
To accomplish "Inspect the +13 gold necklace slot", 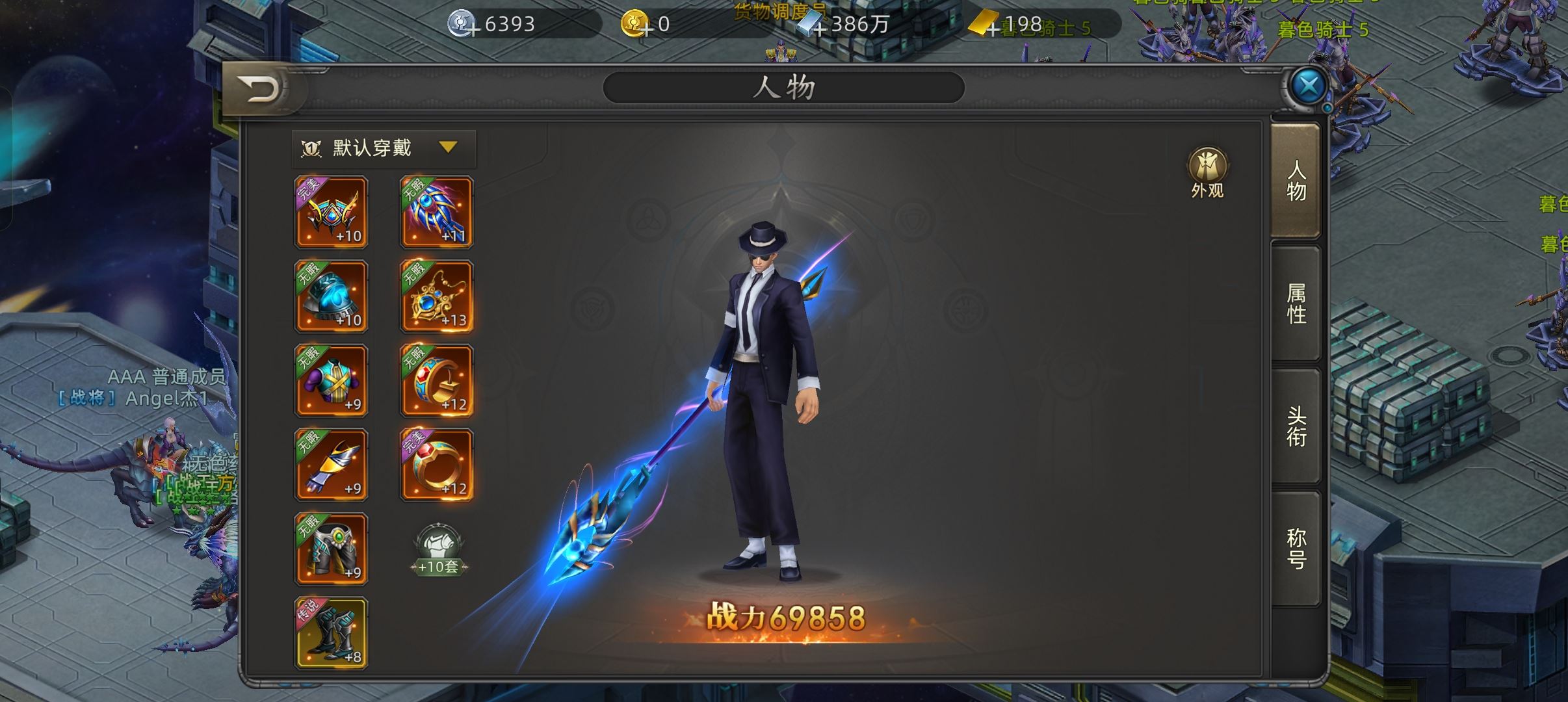I will [x=437, y=296].
